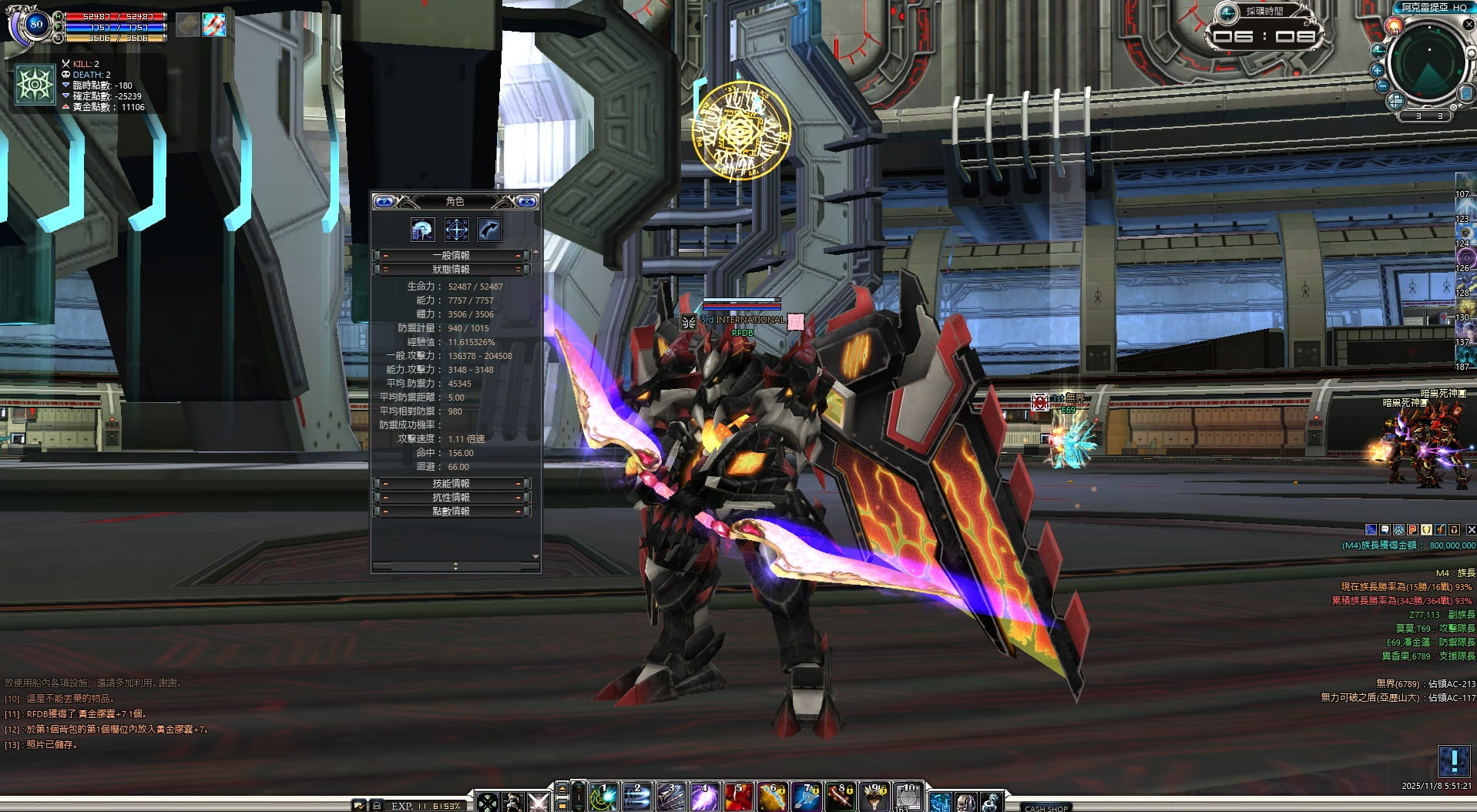This screenshot has width=1477, height=812.
Task: Select the crosshair target icon in character window
Action: (456, 230)
